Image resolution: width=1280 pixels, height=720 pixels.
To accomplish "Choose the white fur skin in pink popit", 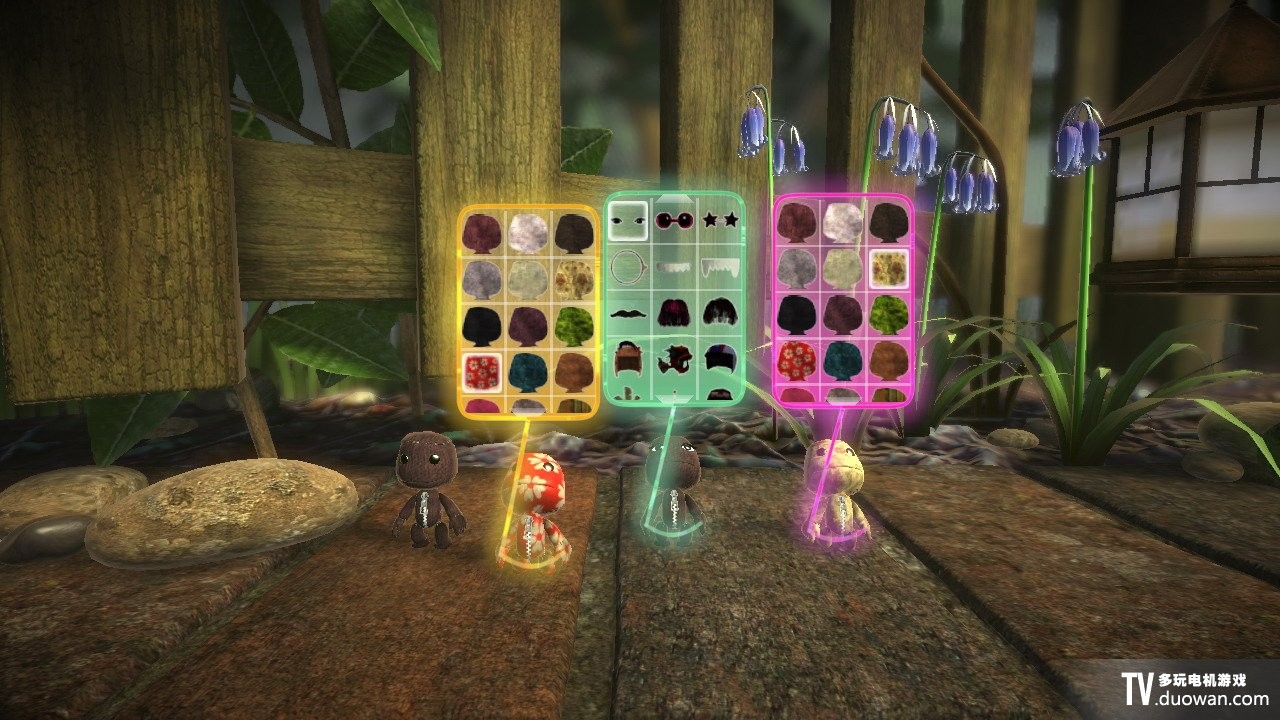I will click(x=842, y=222).
